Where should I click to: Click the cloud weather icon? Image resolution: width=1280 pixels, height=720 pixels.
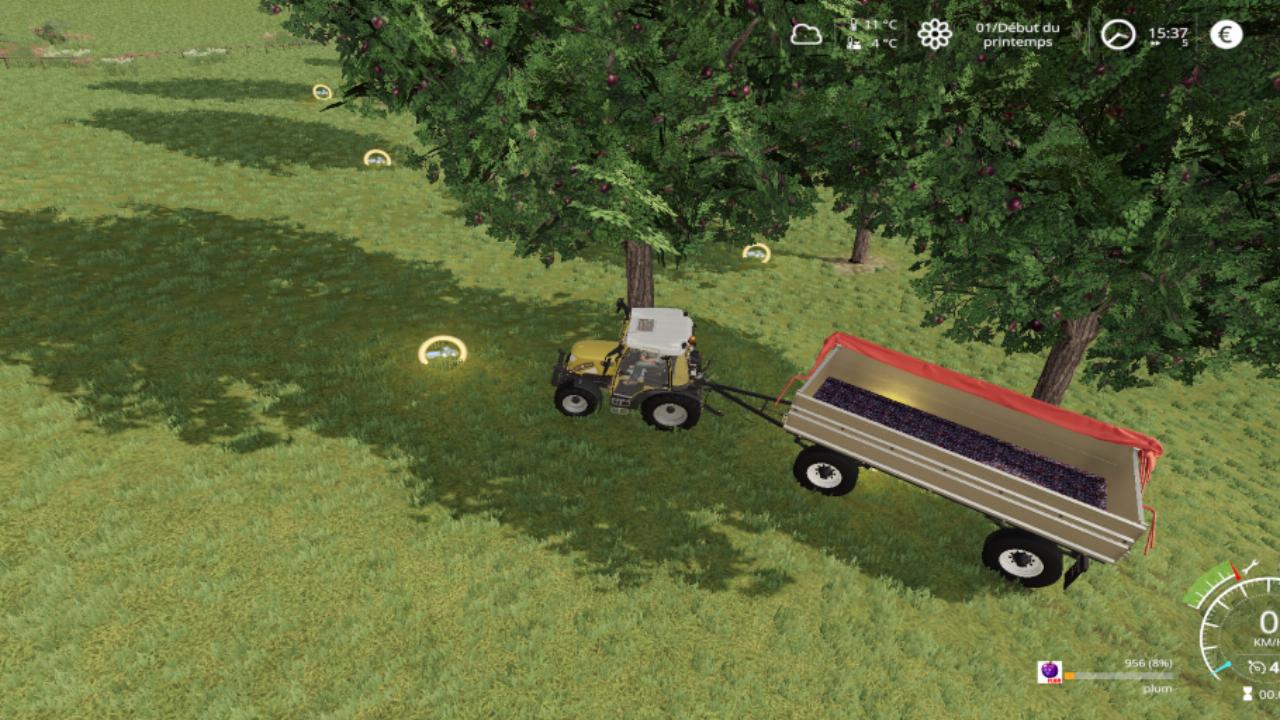(806, 35)
